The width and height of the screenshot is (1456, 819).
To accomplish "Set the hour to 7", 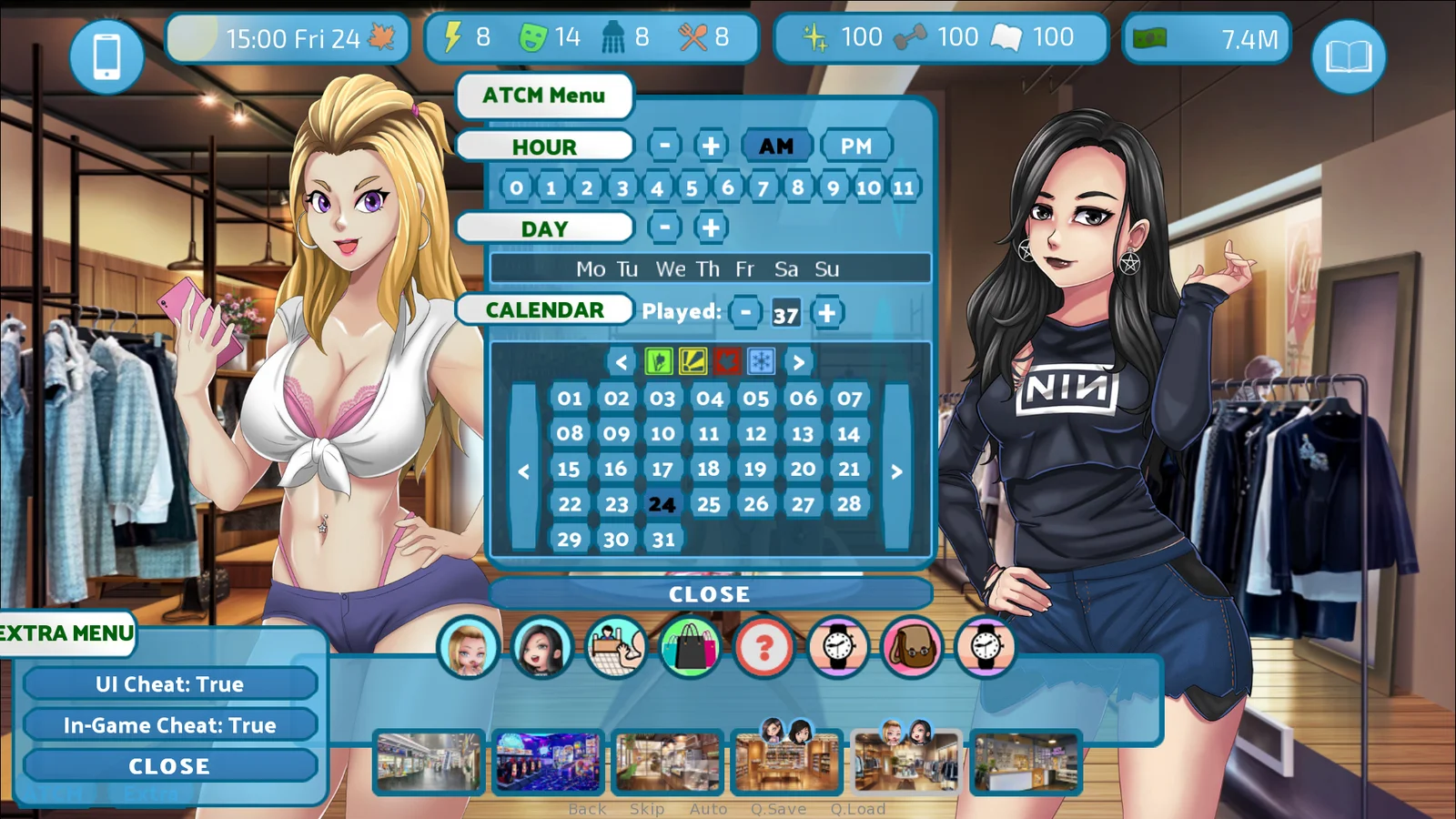I will (763, 187).
